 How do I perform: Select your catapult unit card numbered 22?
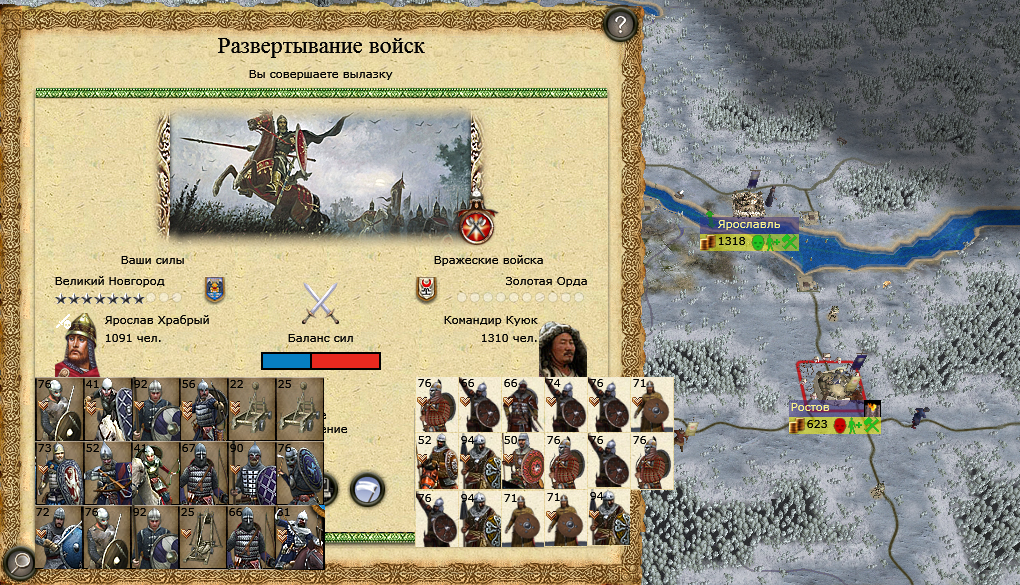tap(251, 409)
